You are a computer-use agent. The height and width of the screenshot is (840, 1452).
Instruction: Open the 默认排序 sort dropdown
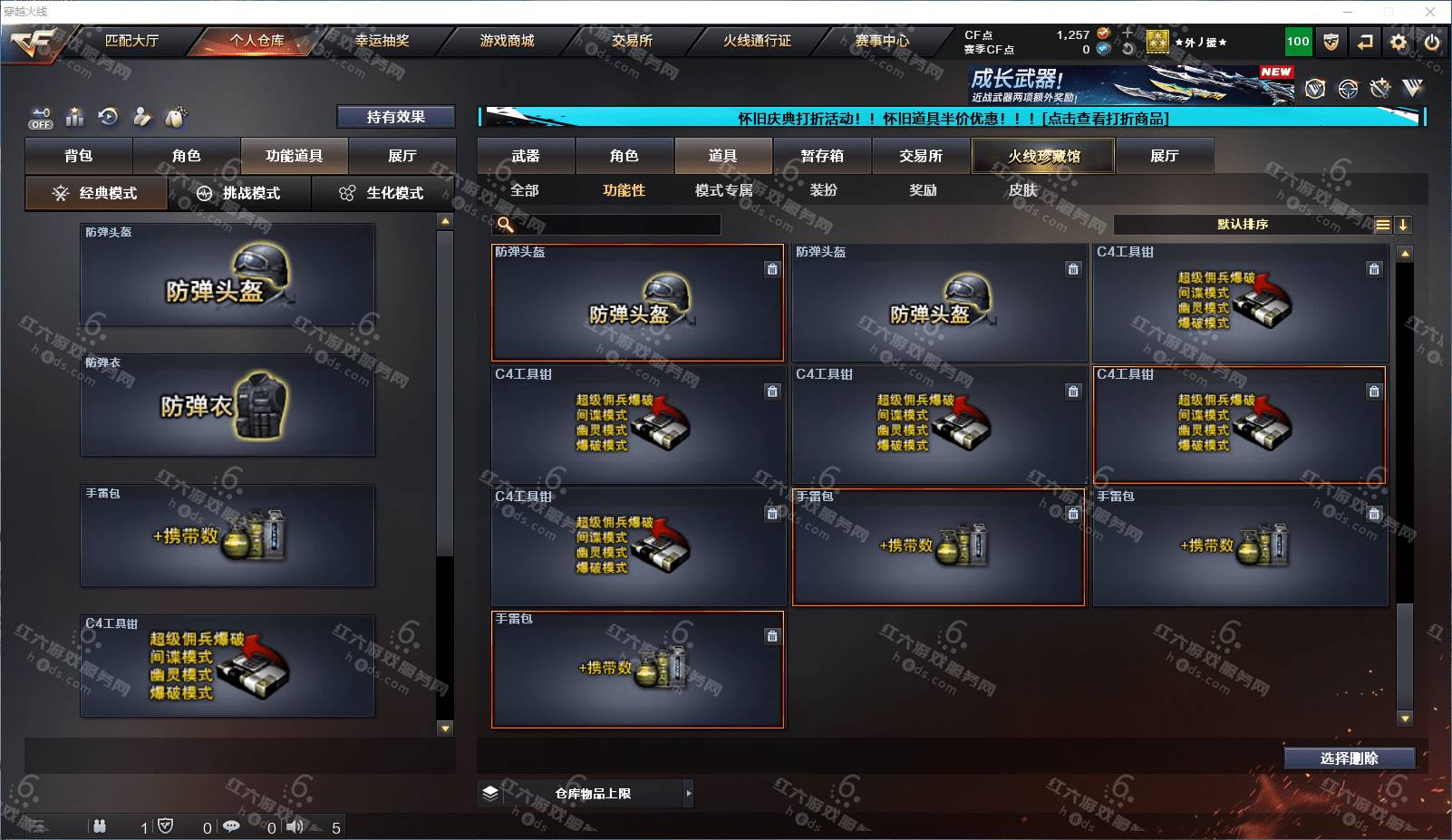(x=1243, y=225)
